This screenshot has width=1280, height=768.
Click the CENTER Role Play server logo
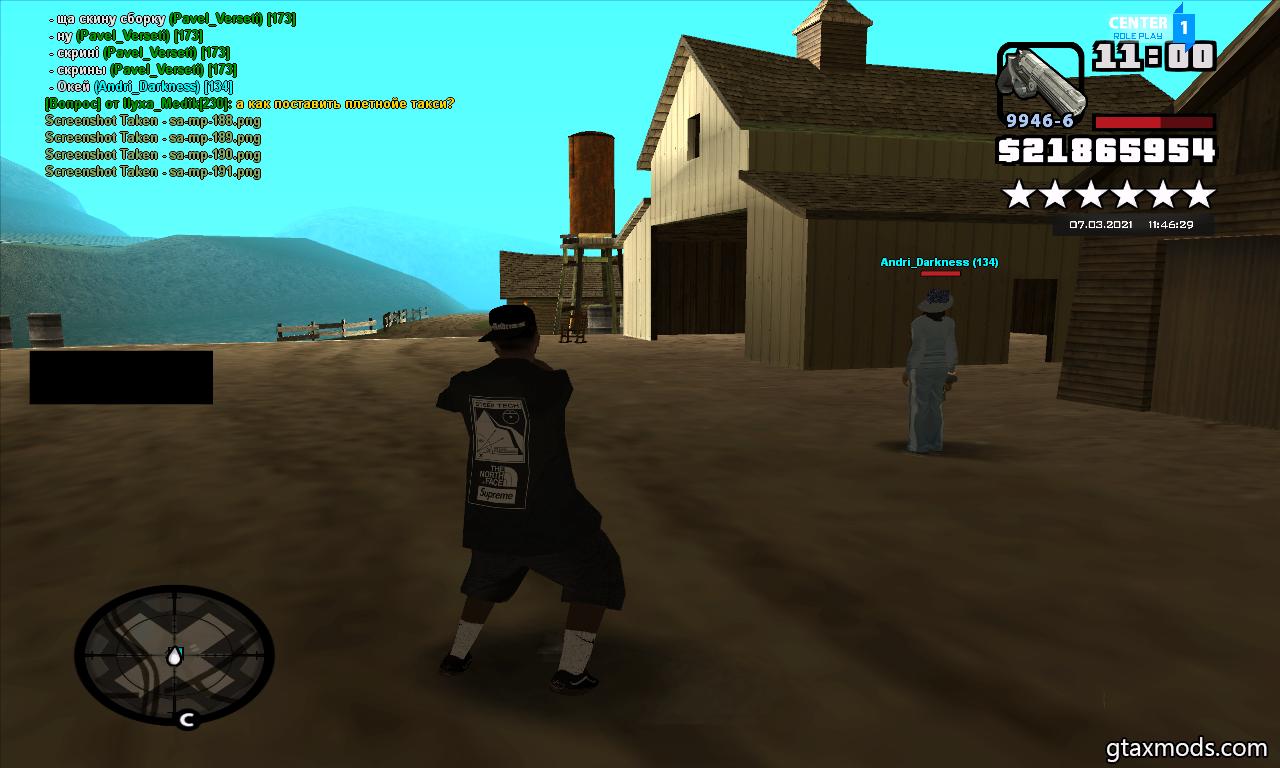click(x=1150, y=26)
